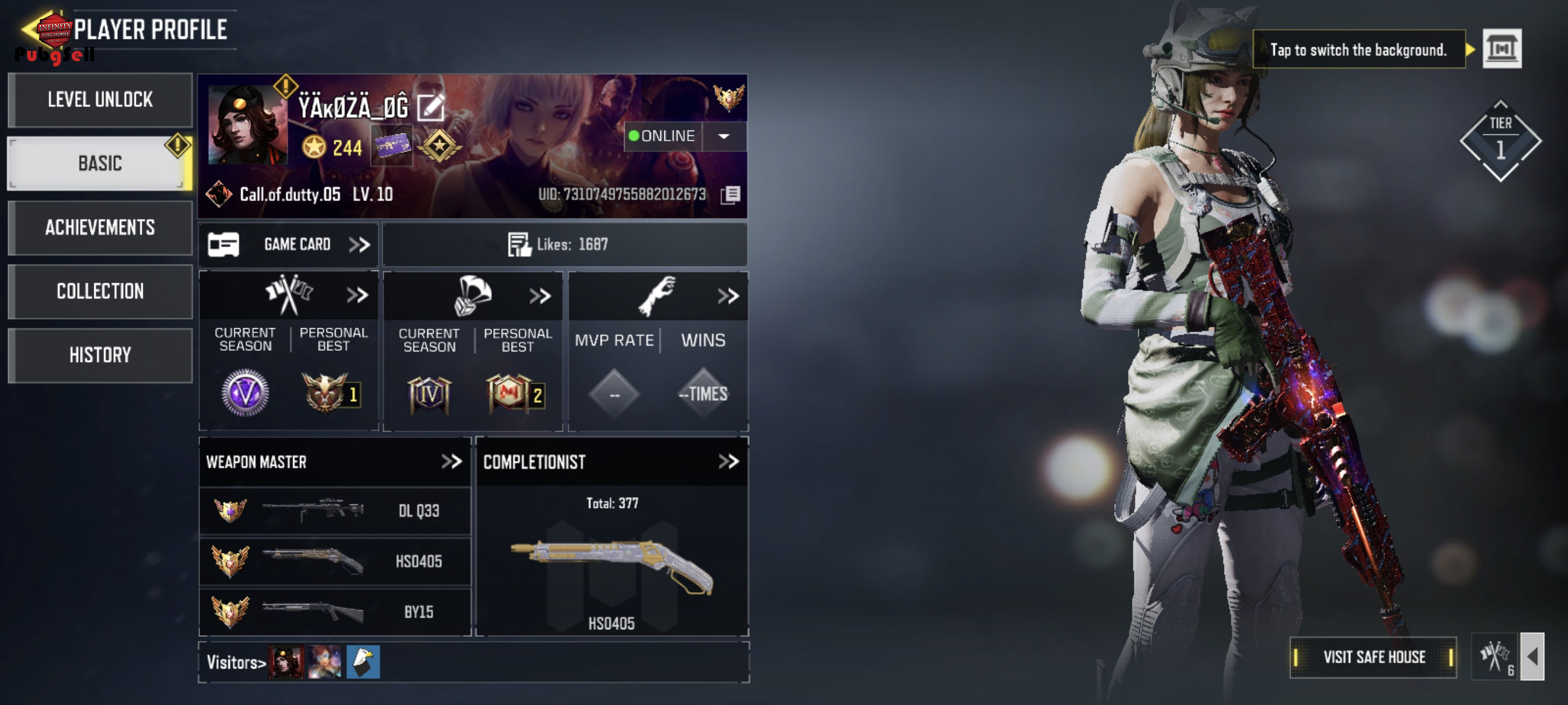The height and width of the screenshot is (705, 1568).
Task: Open the Collection tab
Action: point(101,291)
